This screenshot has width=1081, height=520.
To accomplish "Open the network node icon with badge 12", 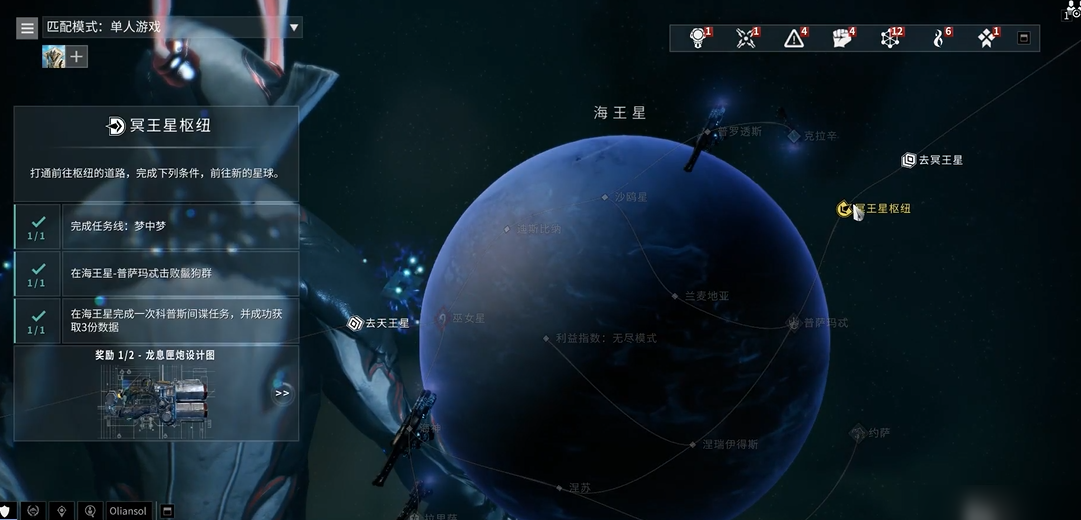I will (x=888, y=39).
